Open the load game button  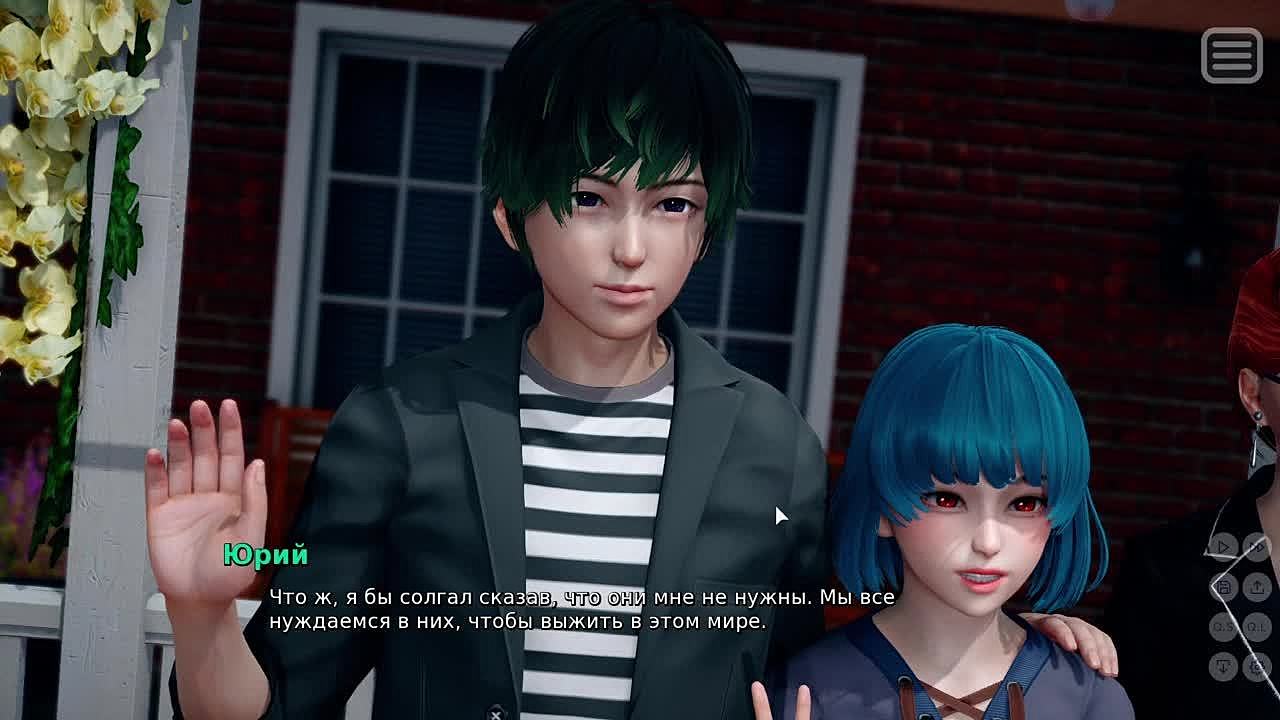[1257, 587]
